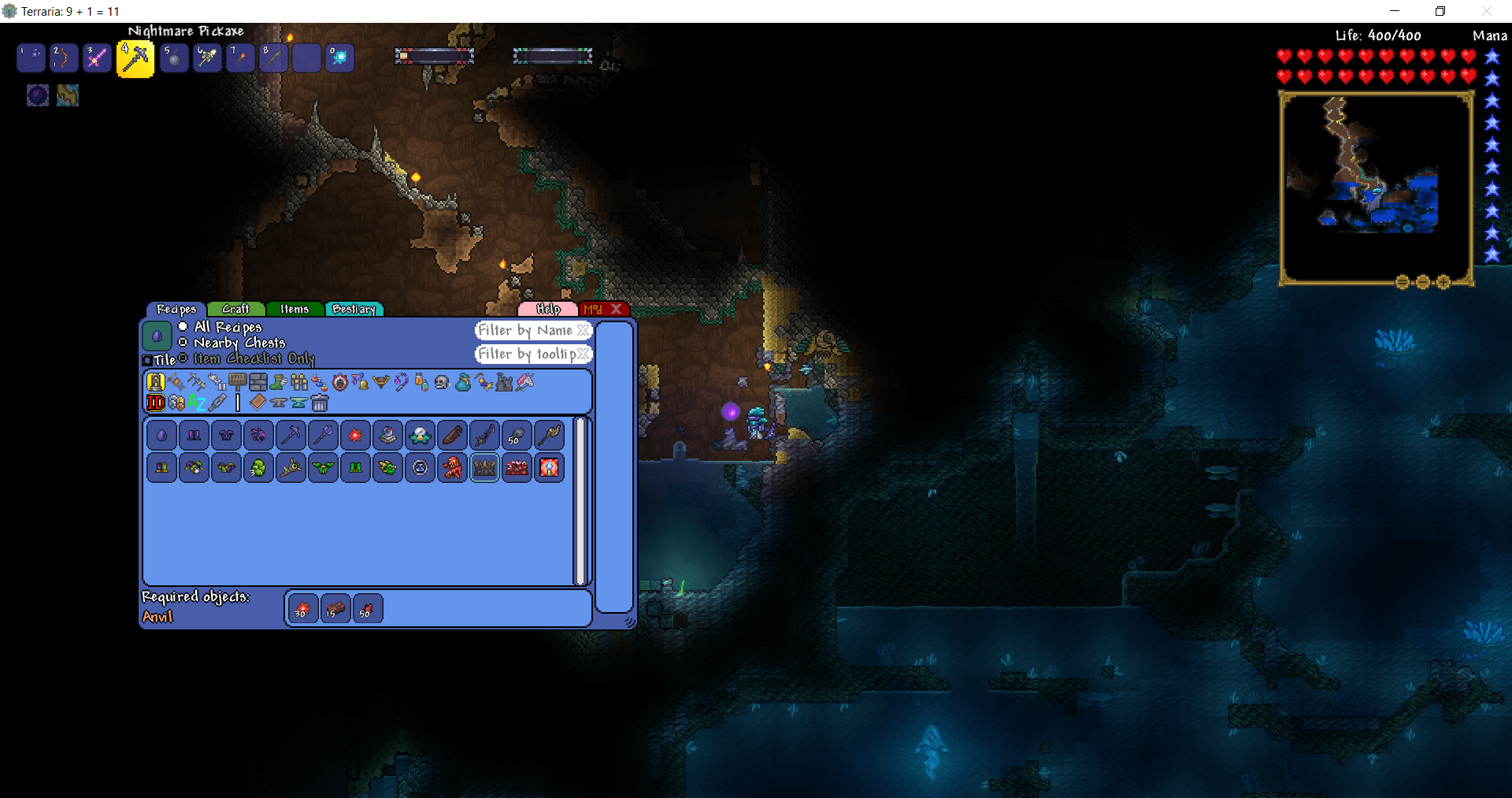Select the All Recipes radio button

[x=183, y=327]
